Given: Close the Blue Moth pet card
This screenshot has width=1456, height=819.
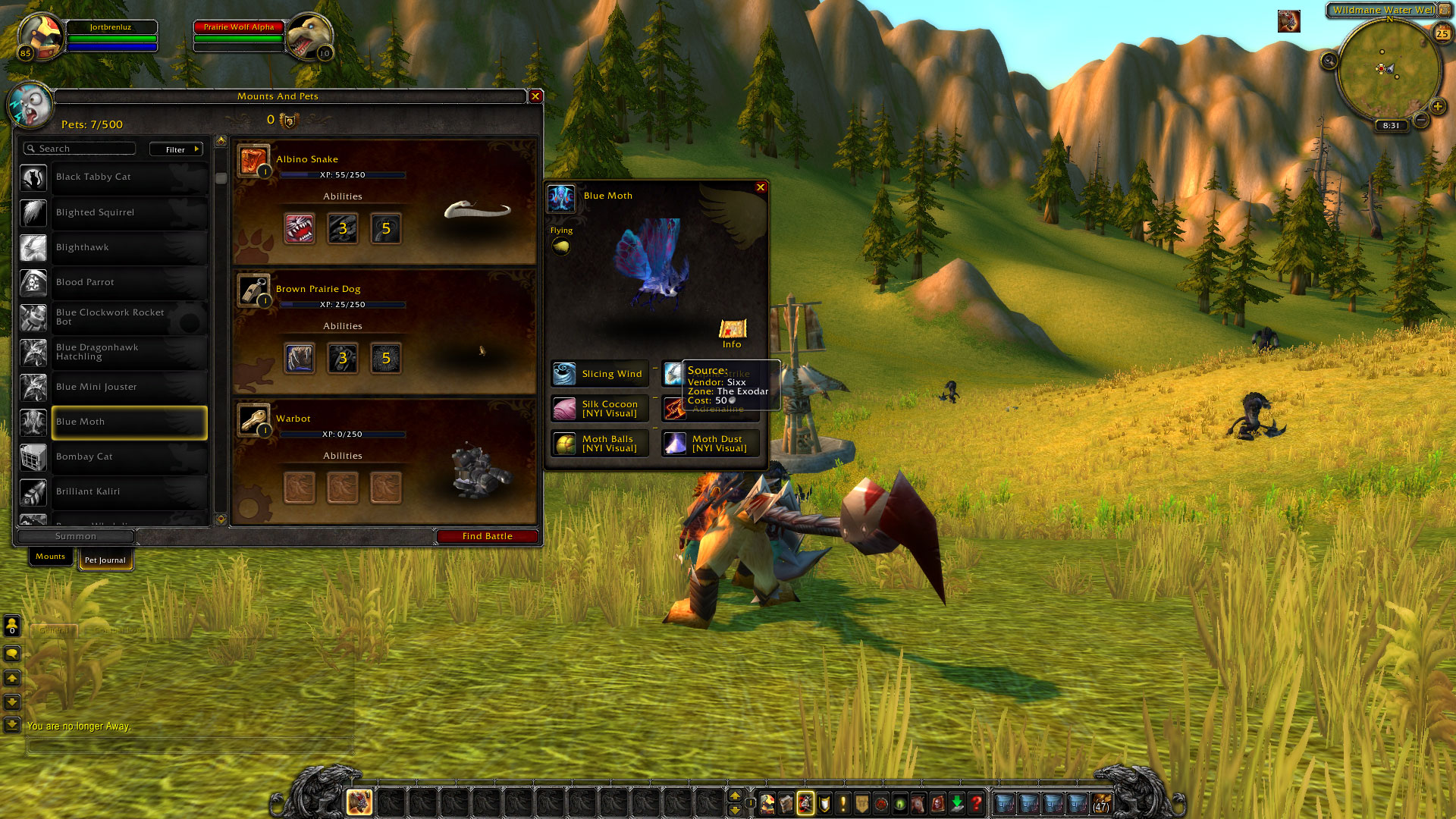Looking at the screenshot, I should pyautogui.click(x=761, y=187).
